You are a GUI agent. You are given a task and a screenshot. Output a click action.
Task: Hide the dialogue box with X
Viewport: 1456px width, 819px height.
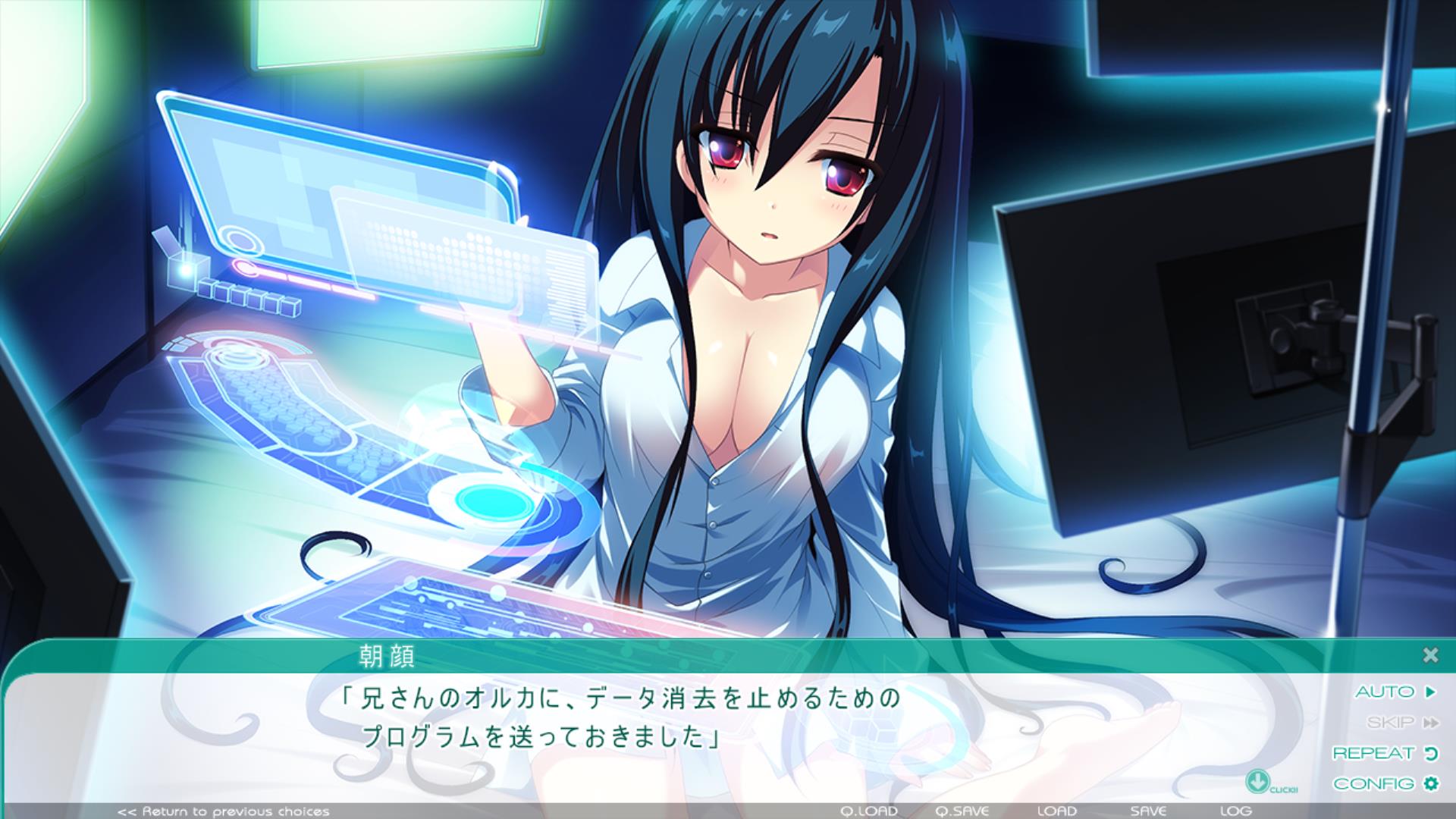click(x=1430, y=654)
